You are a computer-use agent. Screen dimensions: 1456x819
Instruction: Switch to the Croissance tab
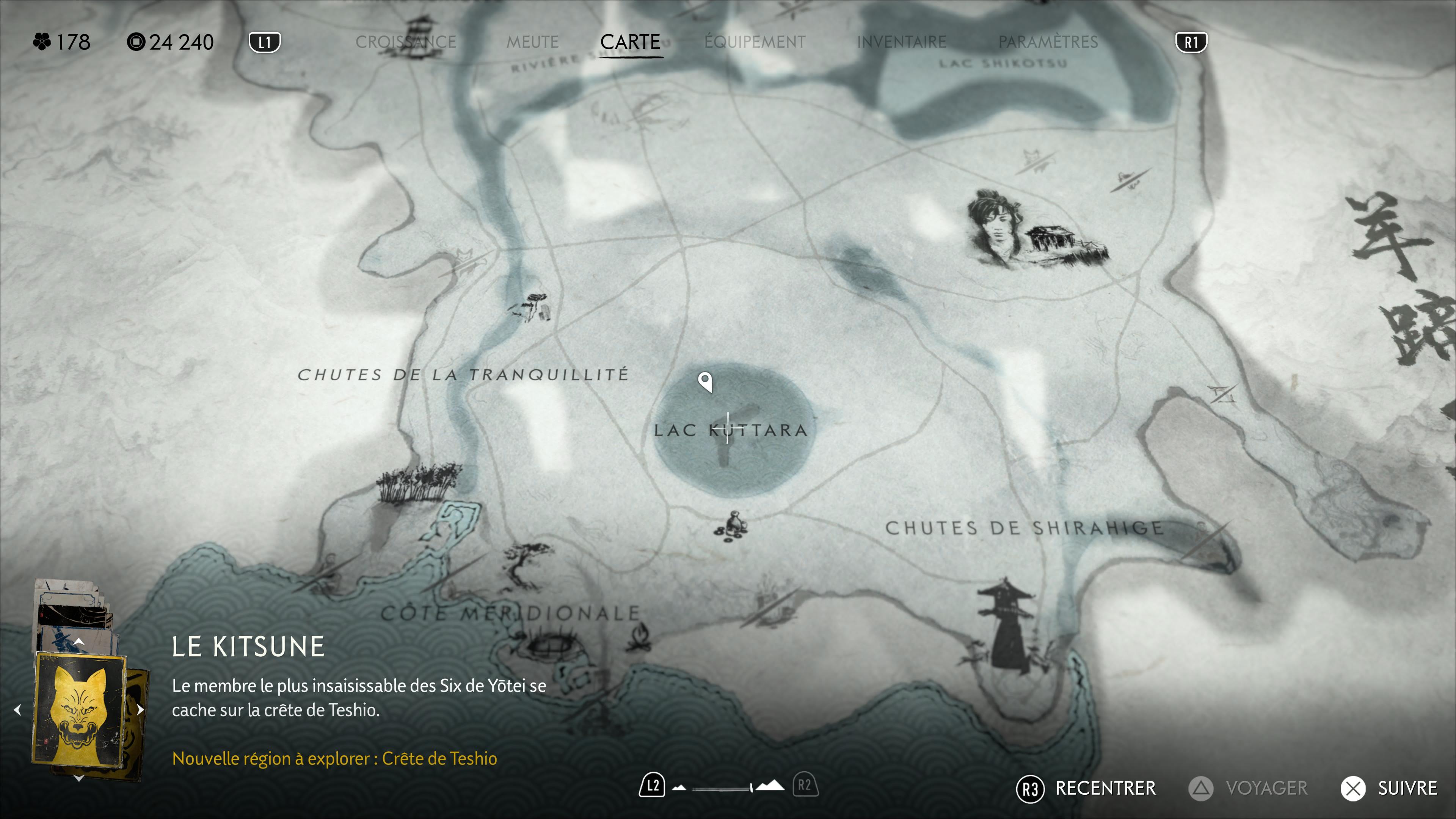405,42
